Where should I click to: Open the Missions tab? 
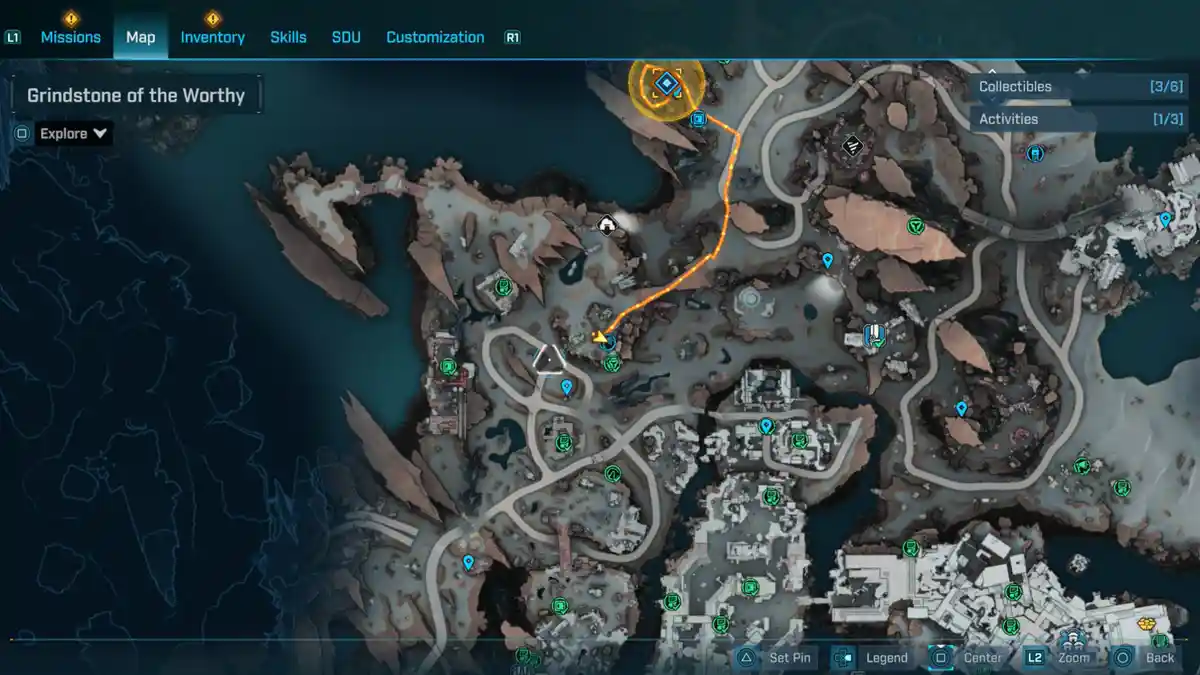click(x=70, y=37)
